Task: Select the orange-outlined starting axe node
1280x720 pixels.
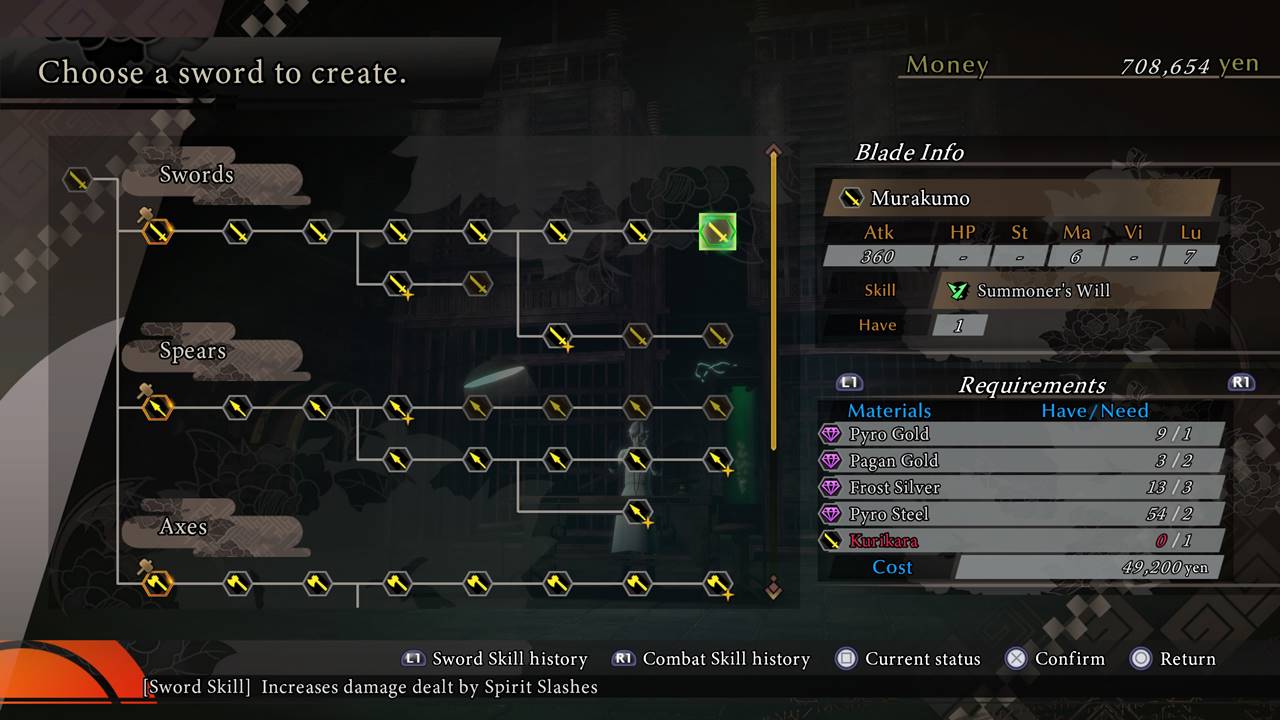Action: pos(157,583)
